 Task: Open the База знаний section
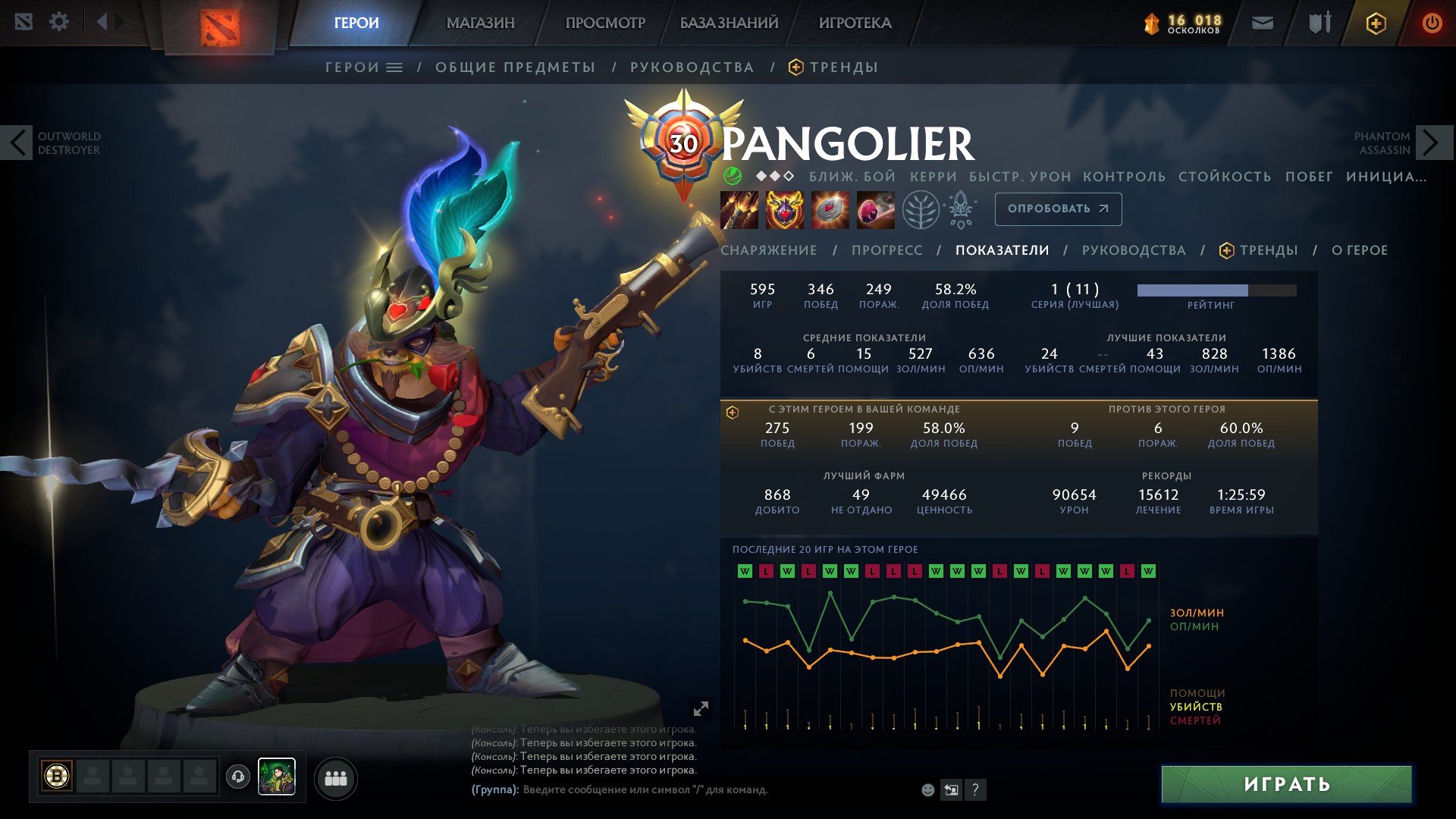[729, 23]
